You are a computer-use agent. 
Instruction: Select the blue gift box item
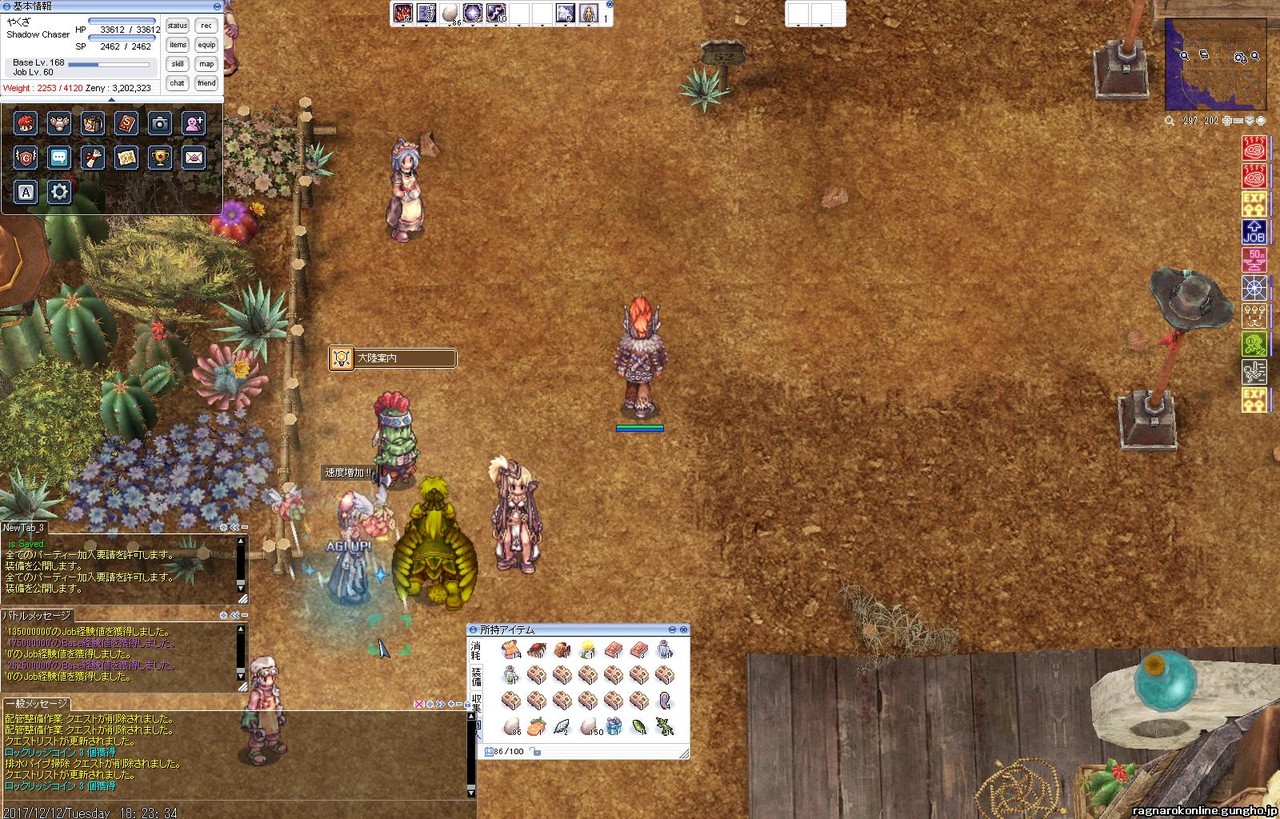click(614, 727)
